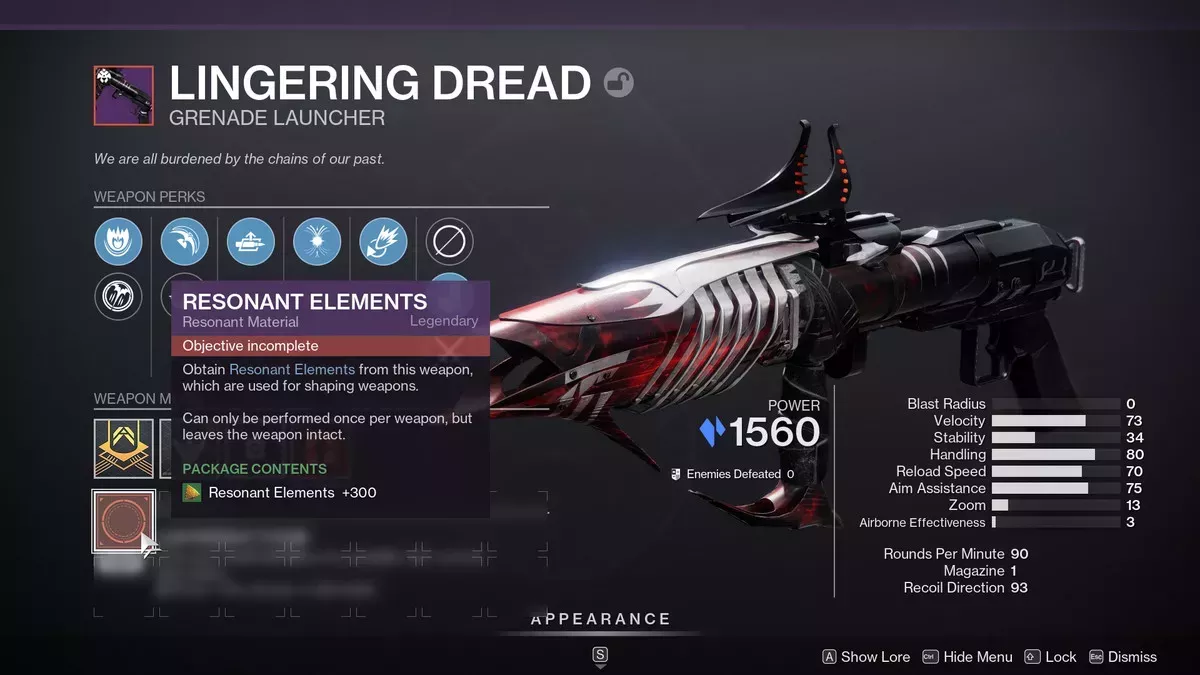Image resolution: width=1200 pixels, height=675 pixels.
Task: Choose the flame with curved arrow perk
Action: click(x=383, y=242)
